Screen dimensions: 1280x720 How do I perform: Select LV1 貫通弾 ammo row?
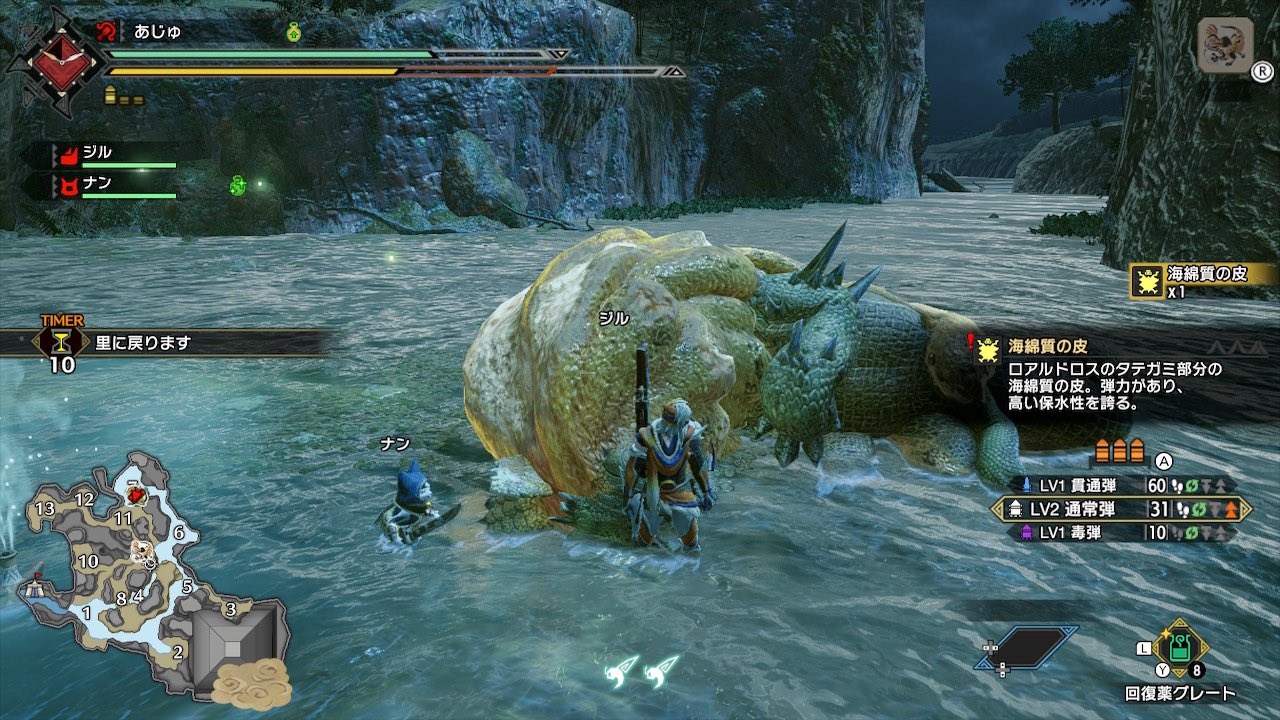[x=1118, y=485]
